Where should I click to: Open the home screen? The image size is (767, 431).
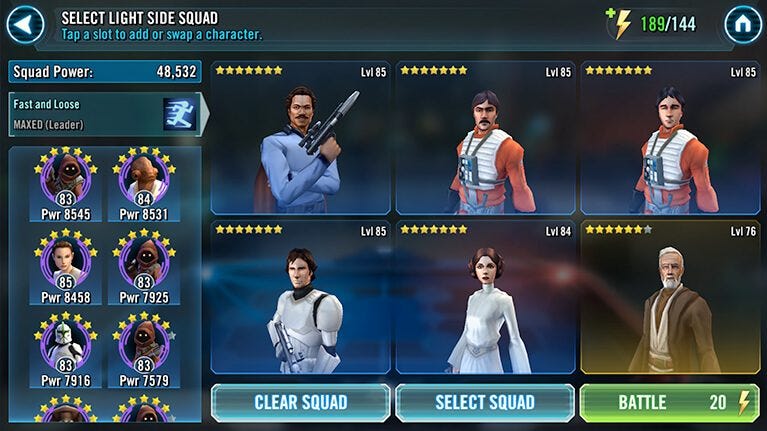point(742,24)
